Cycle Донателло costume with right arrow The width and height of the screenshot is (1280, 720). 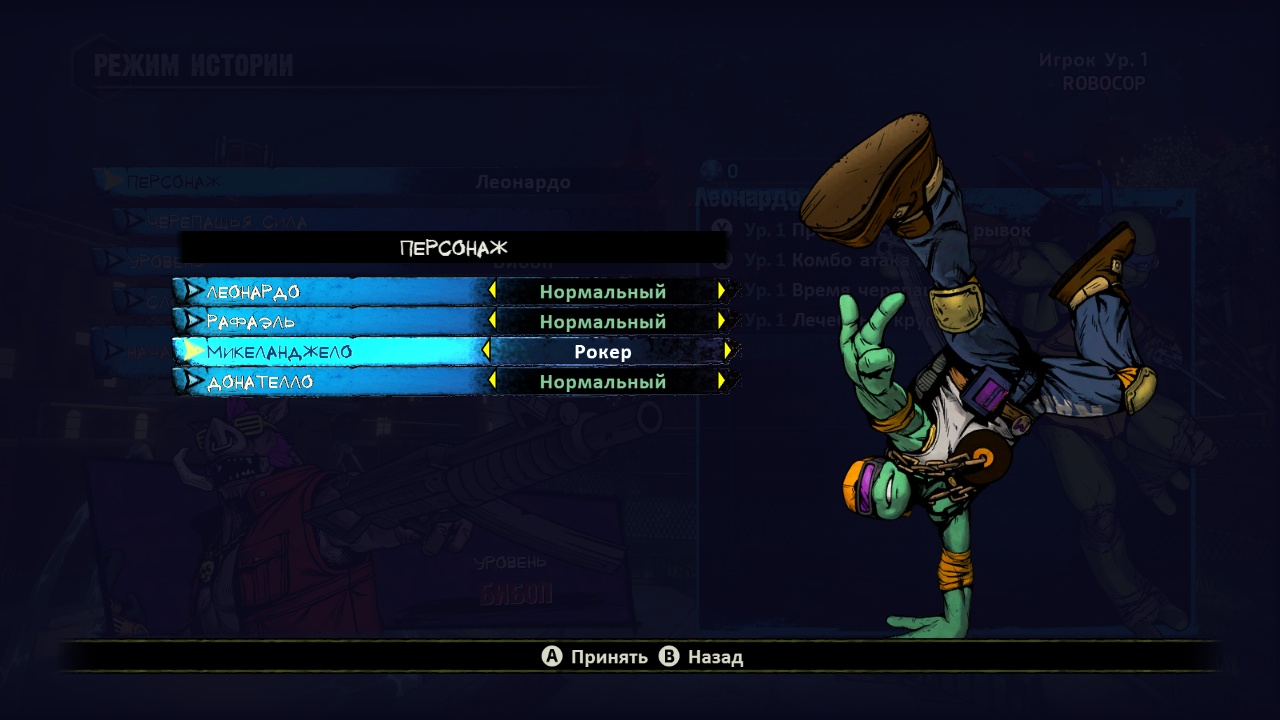[x=721, y=381]
